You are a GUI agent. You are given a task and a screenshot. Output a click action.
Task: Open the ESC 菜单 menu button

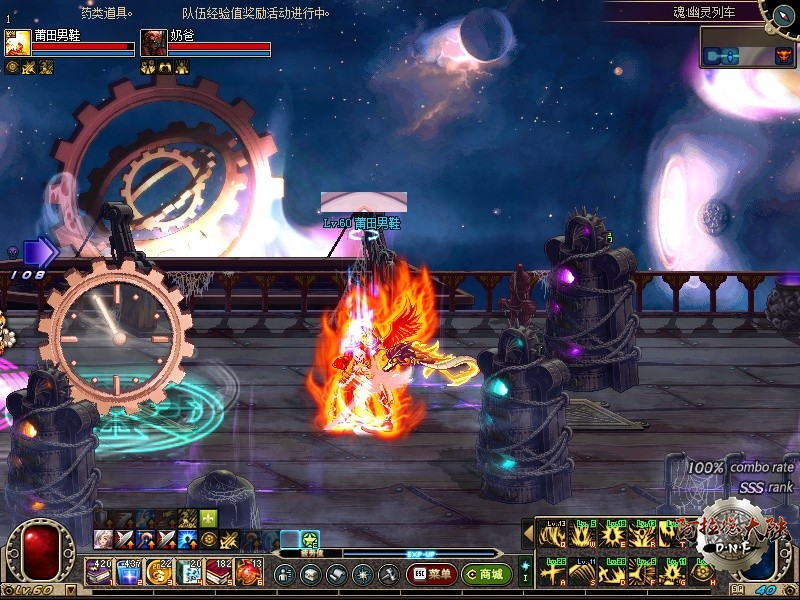point(431,574)
